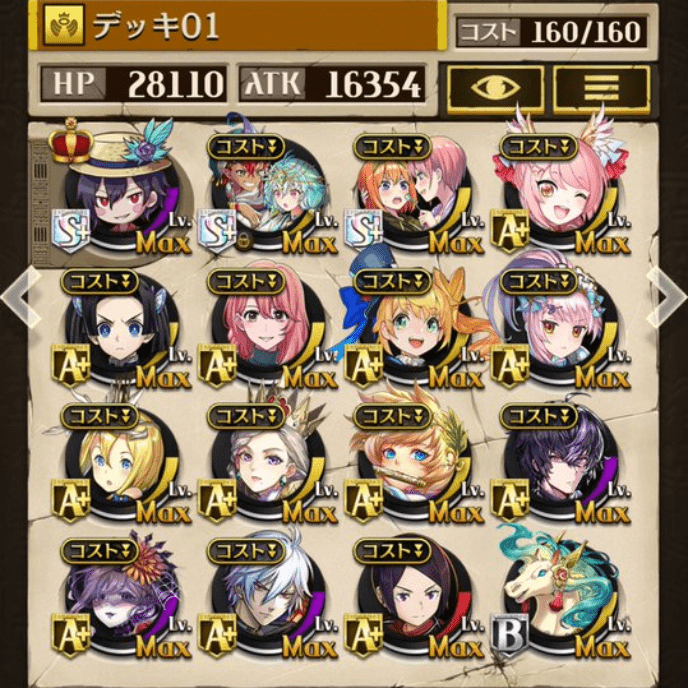Select the デッキ01 deck name banner

point(240,26)
